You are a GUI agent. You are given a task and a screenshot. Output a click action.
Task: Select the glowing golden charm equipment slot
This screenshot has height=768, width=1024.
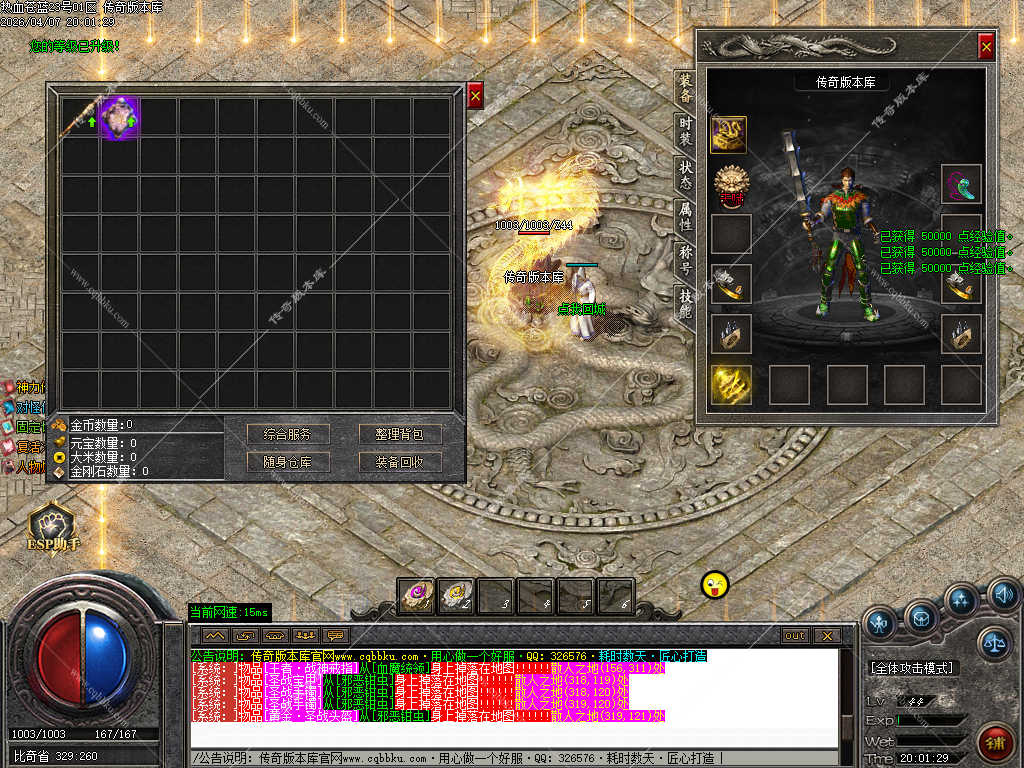click(731, 385)
